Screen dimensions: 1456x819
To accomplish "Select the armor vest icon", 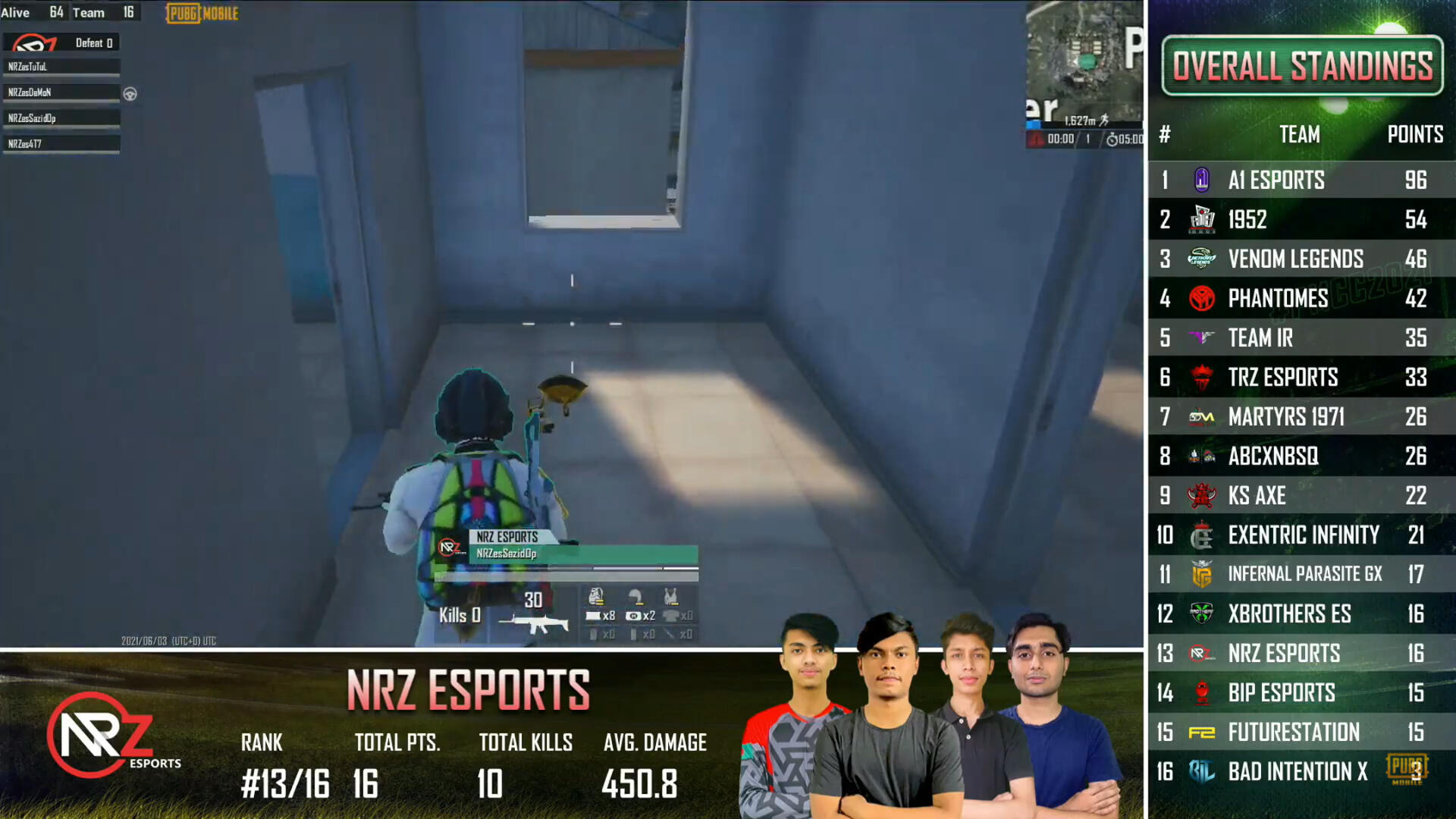I will pos(671,596).
